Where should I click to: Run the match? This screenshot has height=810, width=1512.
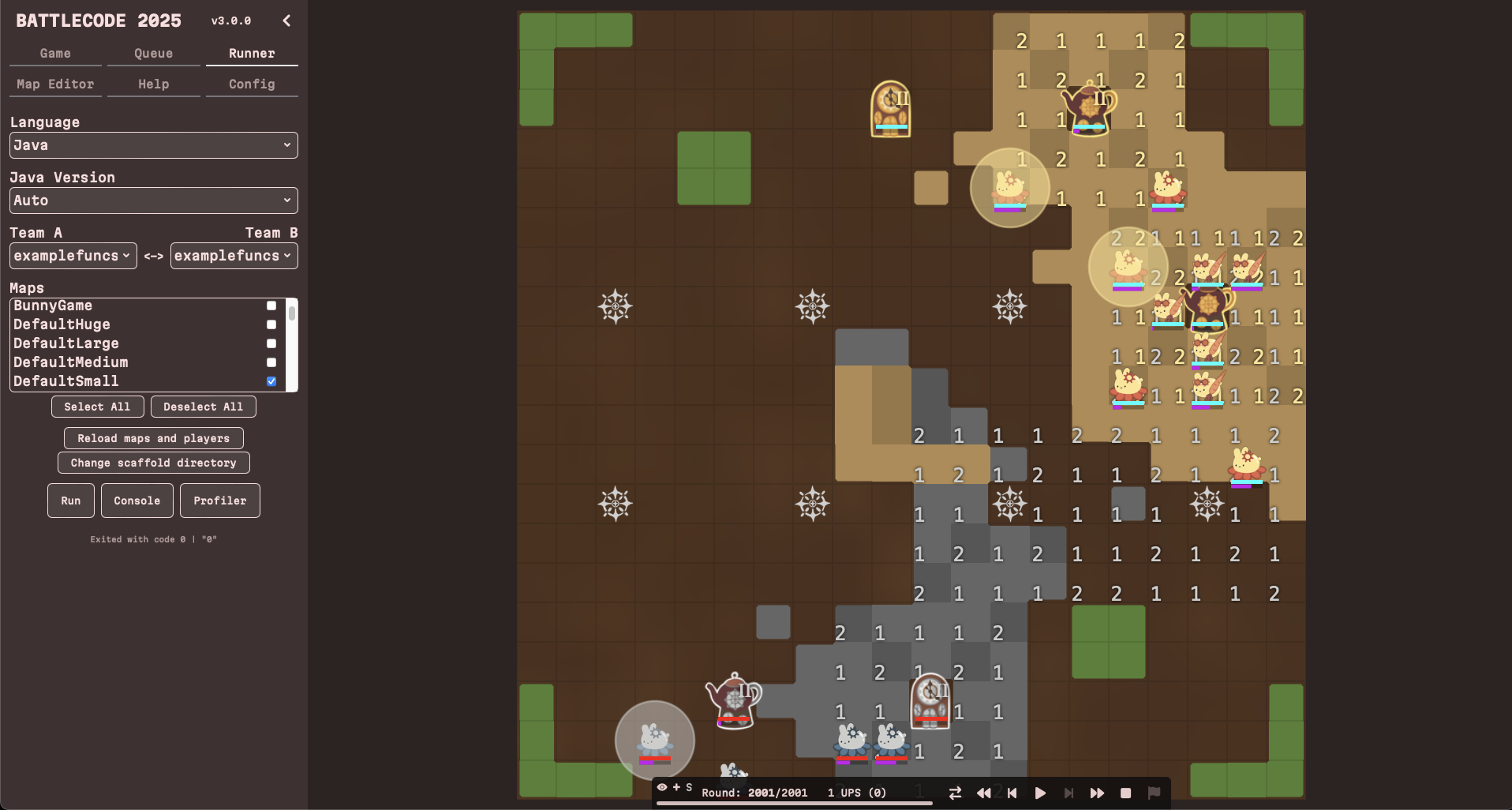70,501
